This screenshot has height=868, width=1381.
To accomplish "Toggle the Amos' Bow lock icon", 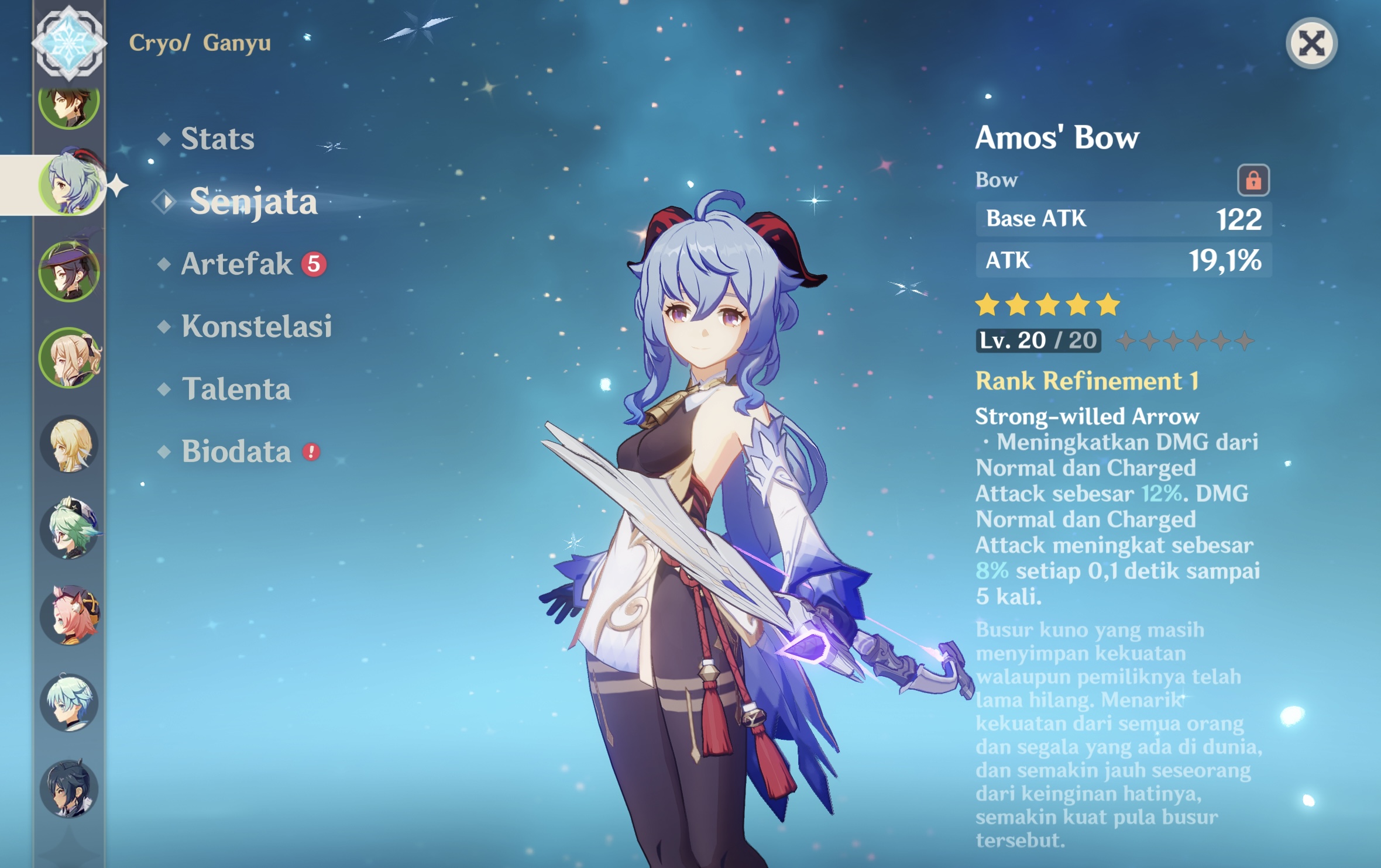I will point(1253,180).
